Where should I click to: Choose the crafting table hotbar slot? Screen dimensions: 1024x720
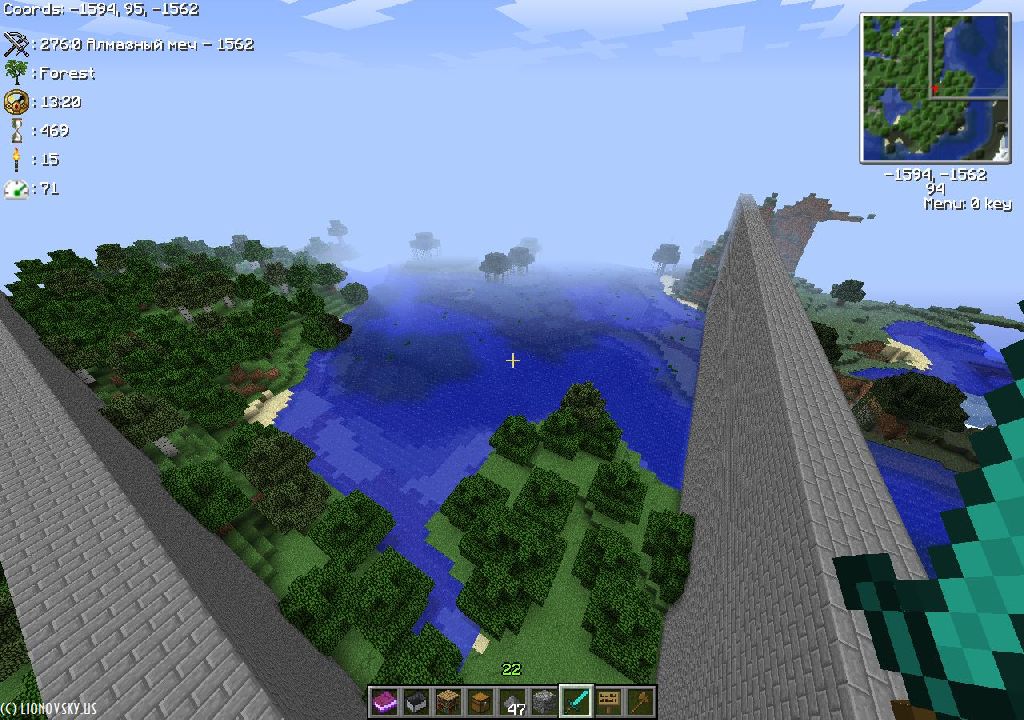coord(449,702)
